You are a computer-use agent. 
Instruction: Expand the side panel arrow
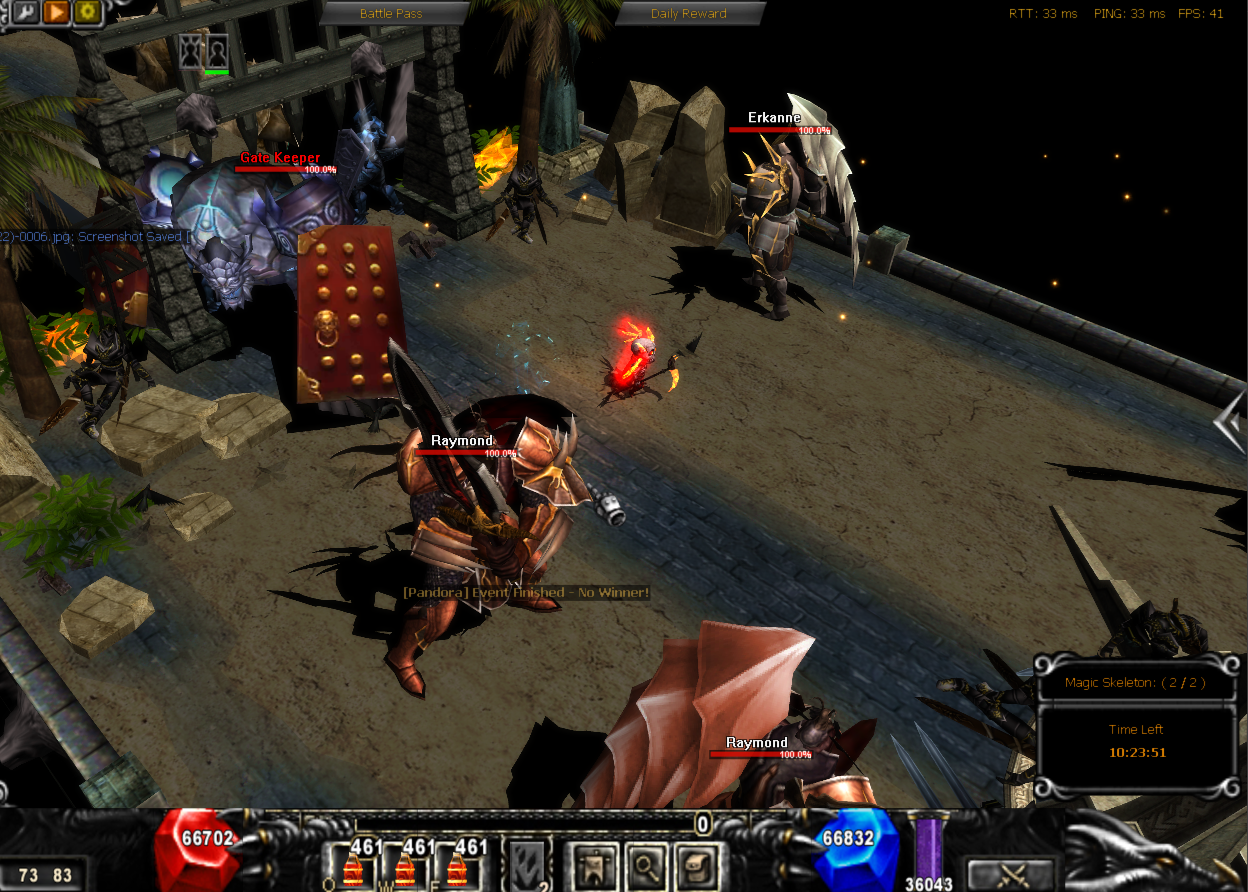(x=1229, y=422)
